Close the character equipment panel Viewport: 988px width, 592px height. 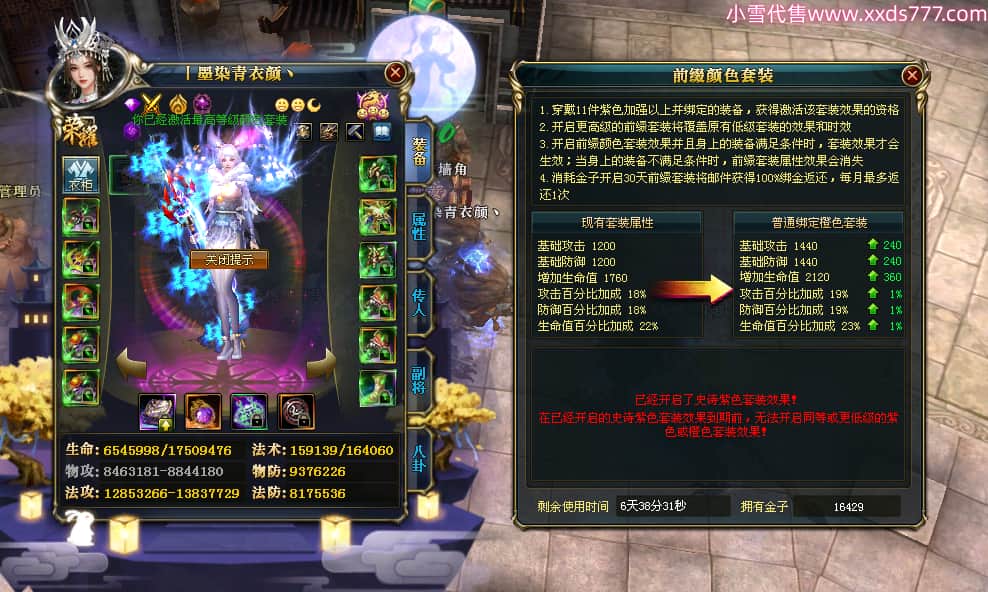[396, 72]
